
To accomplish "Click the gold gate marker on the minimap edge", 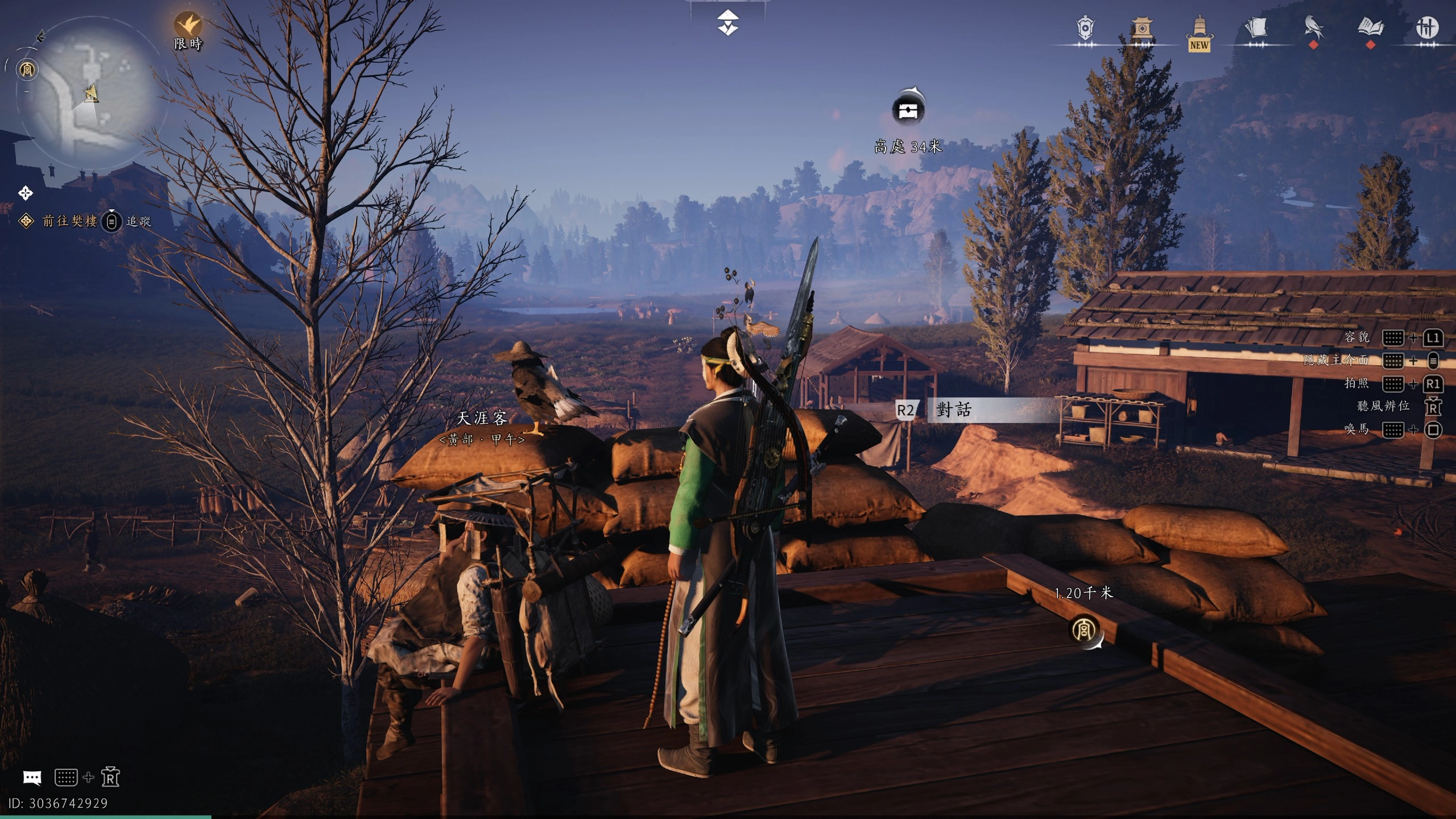I will pyautogui.click(x=27, y=70).
